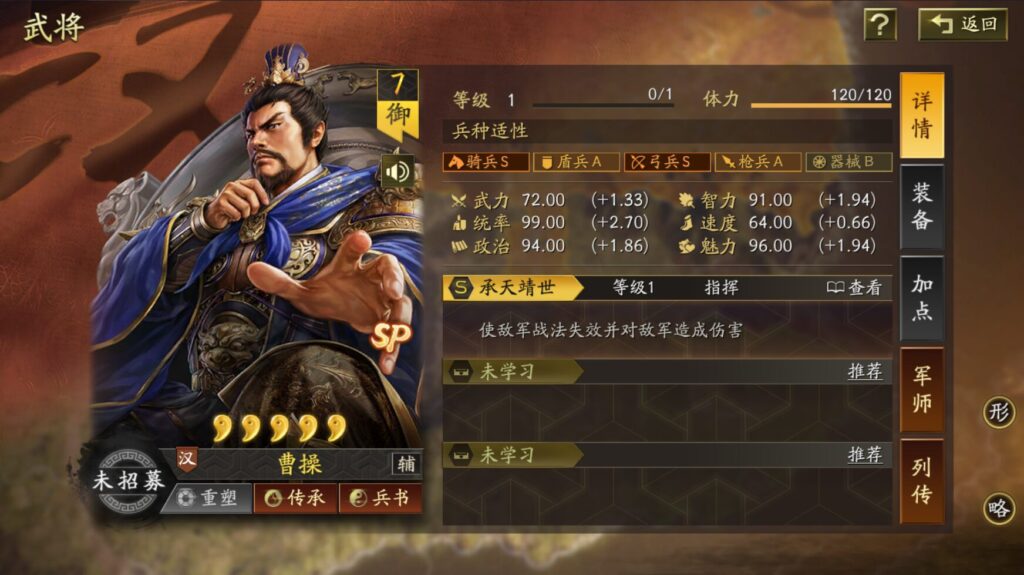1024x575 pixels.
Task: Open the question mark help button
Action: [880, 24]
